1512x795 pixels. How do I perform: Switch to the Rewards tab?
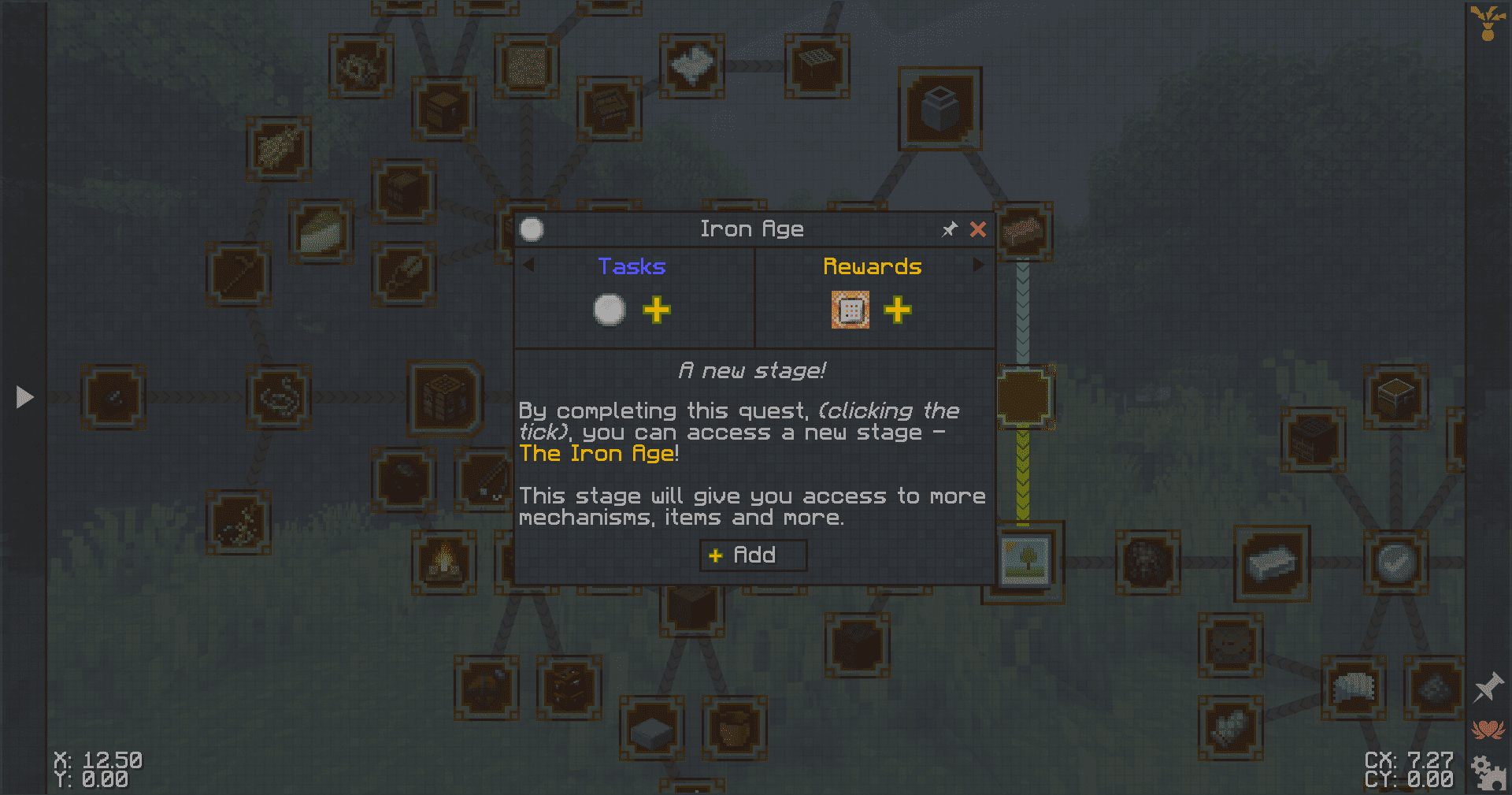tap(872, 266)
